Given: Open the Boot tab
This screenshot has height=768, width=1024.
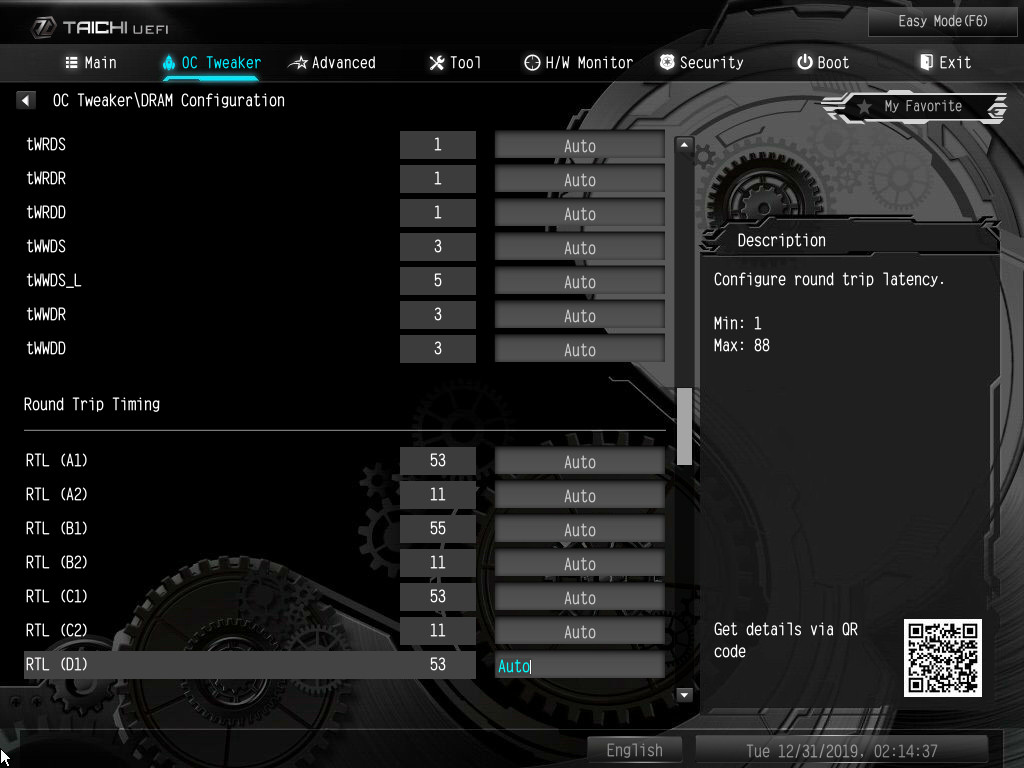Looking at the screenshot, I should [x=822, y=62].
